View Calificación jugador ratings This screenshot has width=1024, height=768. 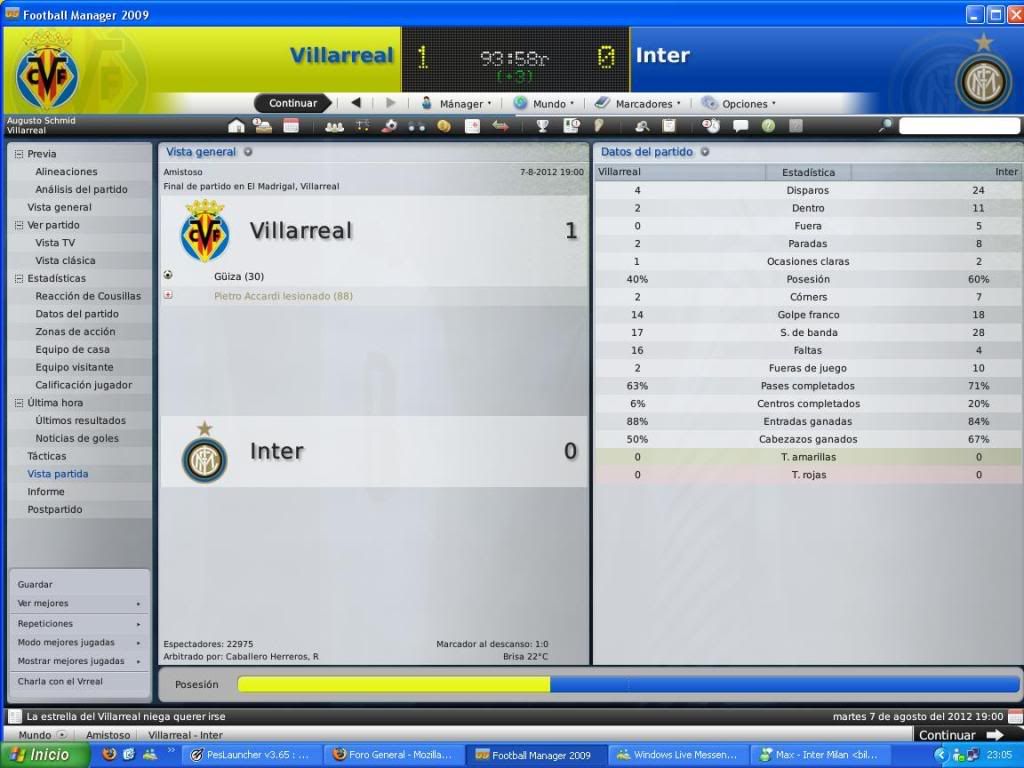click(x=84, y=385)
